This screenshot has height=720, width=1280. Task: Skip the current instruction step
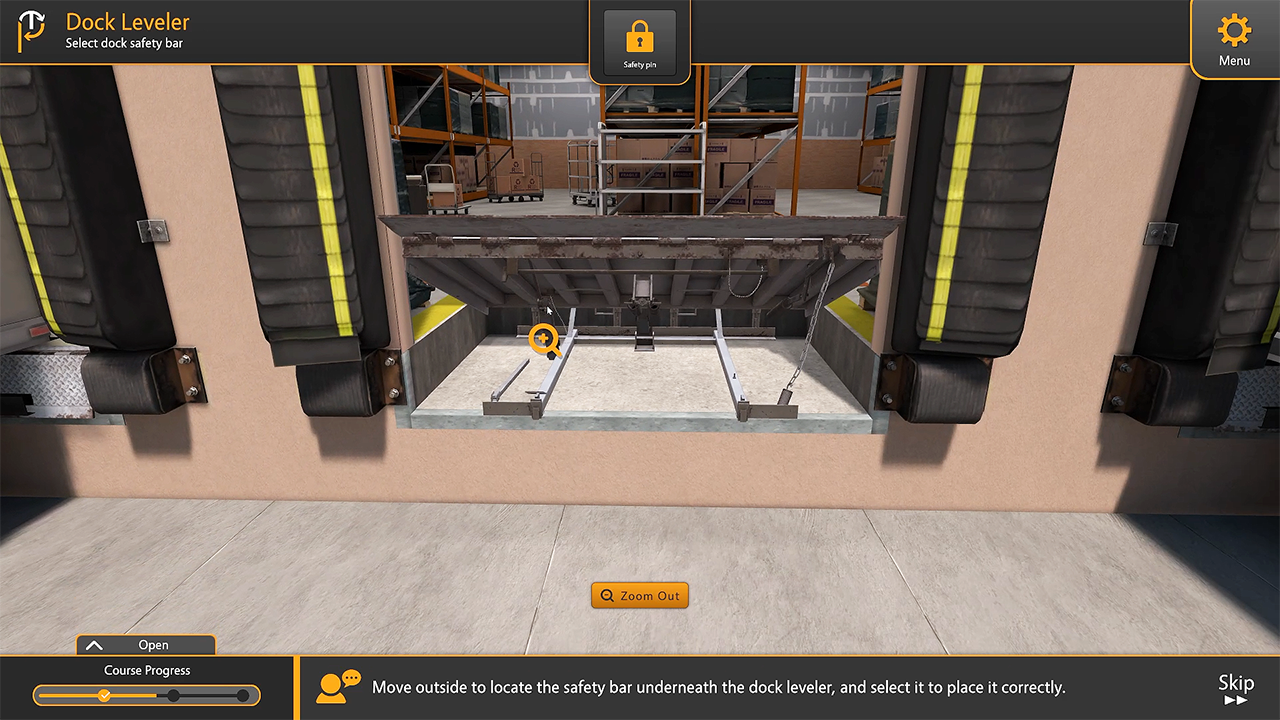1235,689
